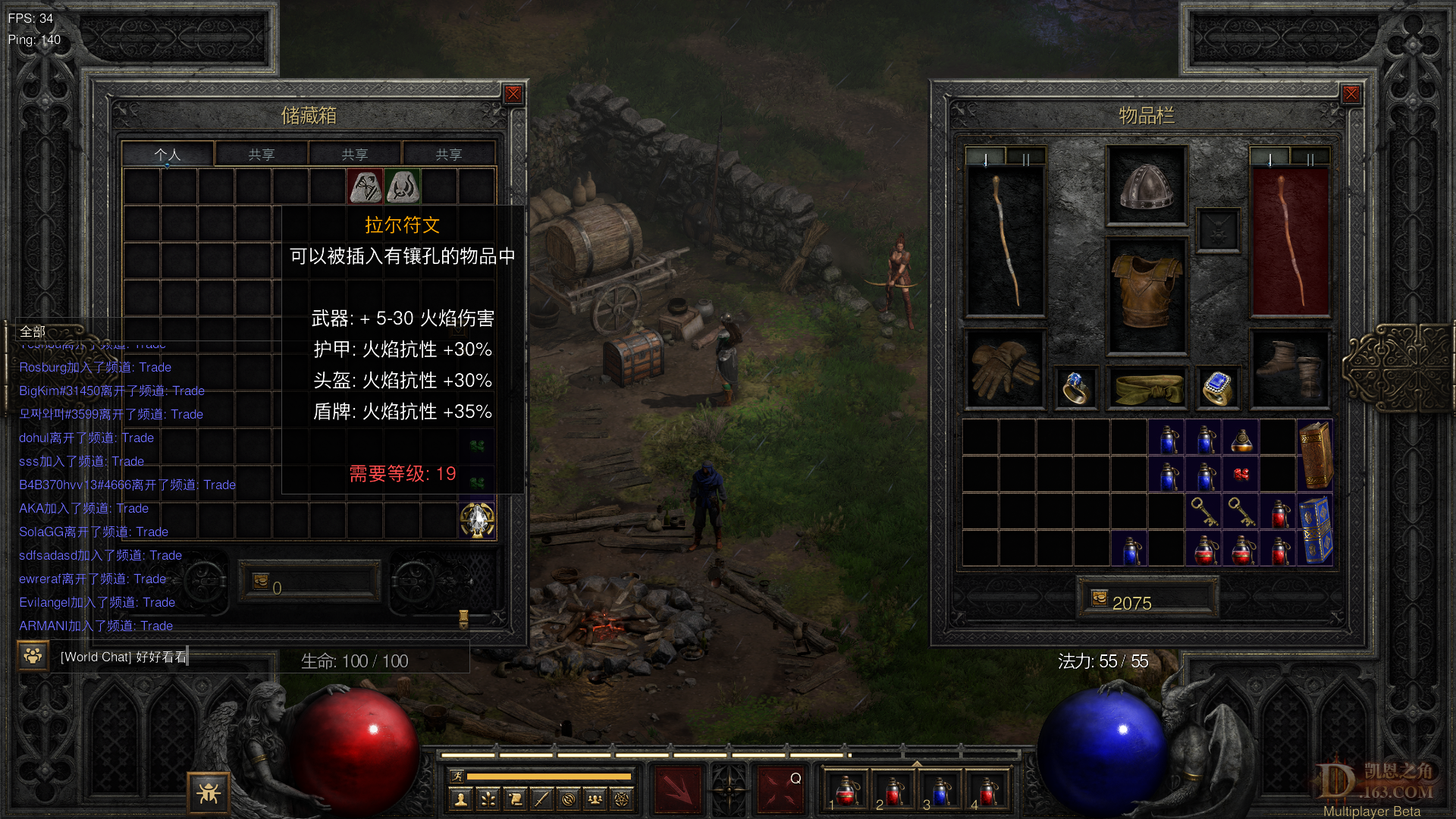
Task: Pick the brown tome in the inventory
Action: 1316,455
